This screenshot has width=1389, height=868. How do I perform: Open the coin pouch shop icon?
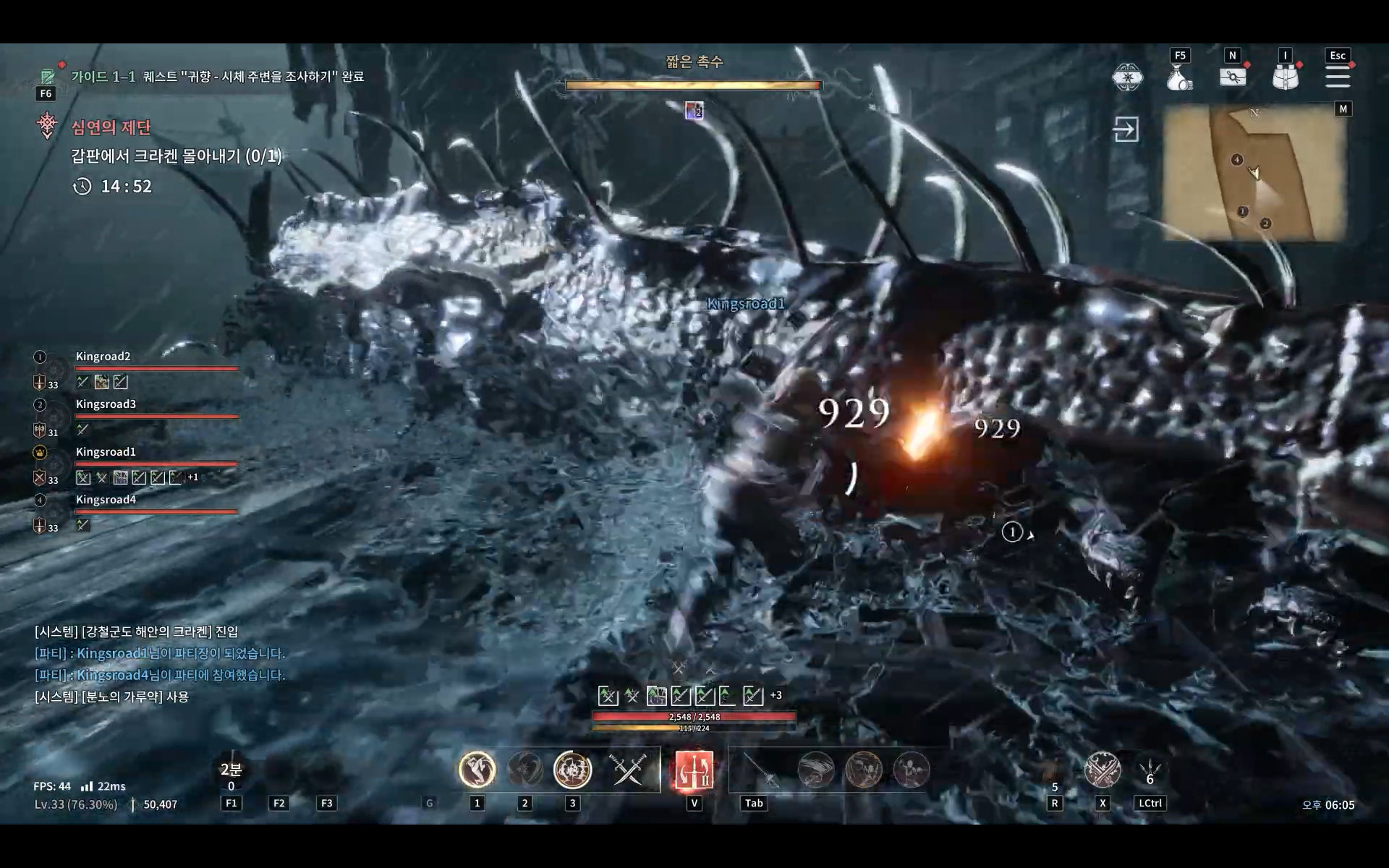click(1179, 77)
